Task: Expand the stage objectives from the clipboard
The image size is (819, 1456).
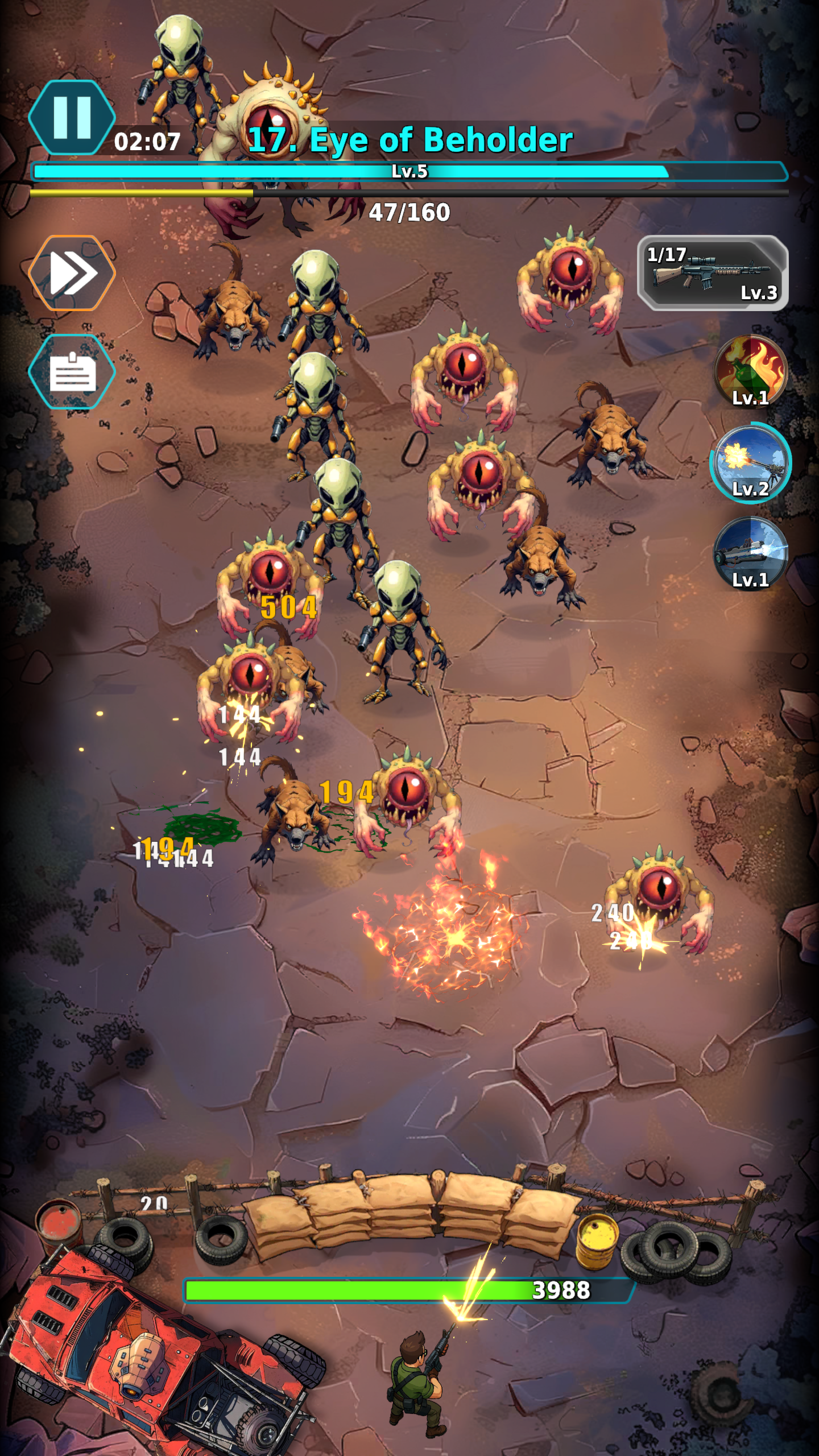Action: (72, 373)
